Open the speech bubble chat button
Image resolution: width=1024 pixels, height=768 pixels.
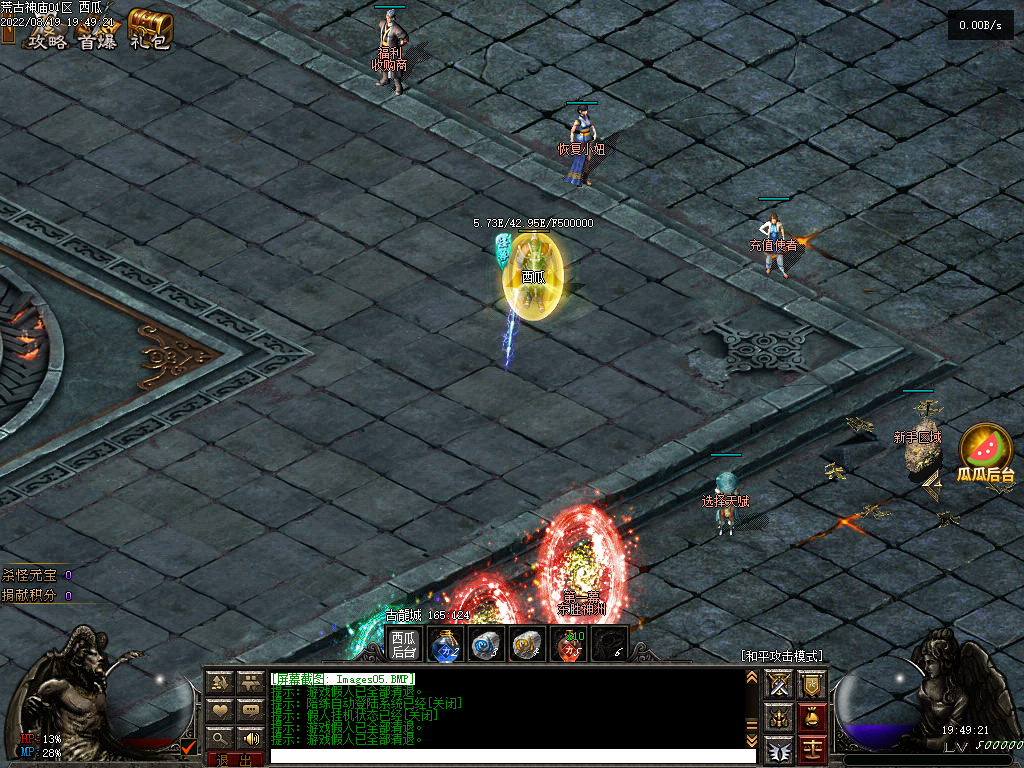pos(250,710)
